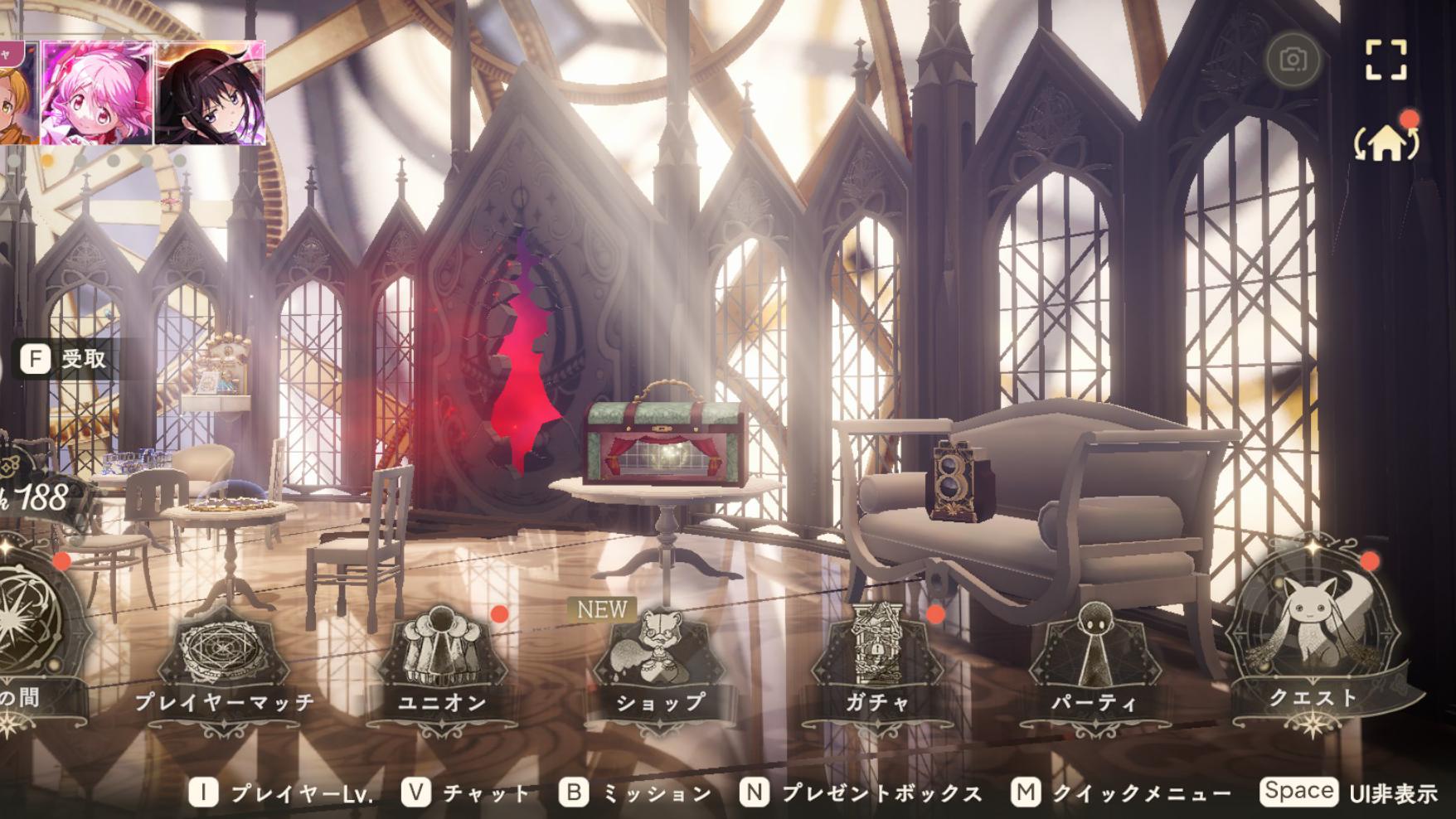1456x819 pixels.
Task: Open the クイックメニュー (Quick Menu)
Action: tap(1121, 793)
